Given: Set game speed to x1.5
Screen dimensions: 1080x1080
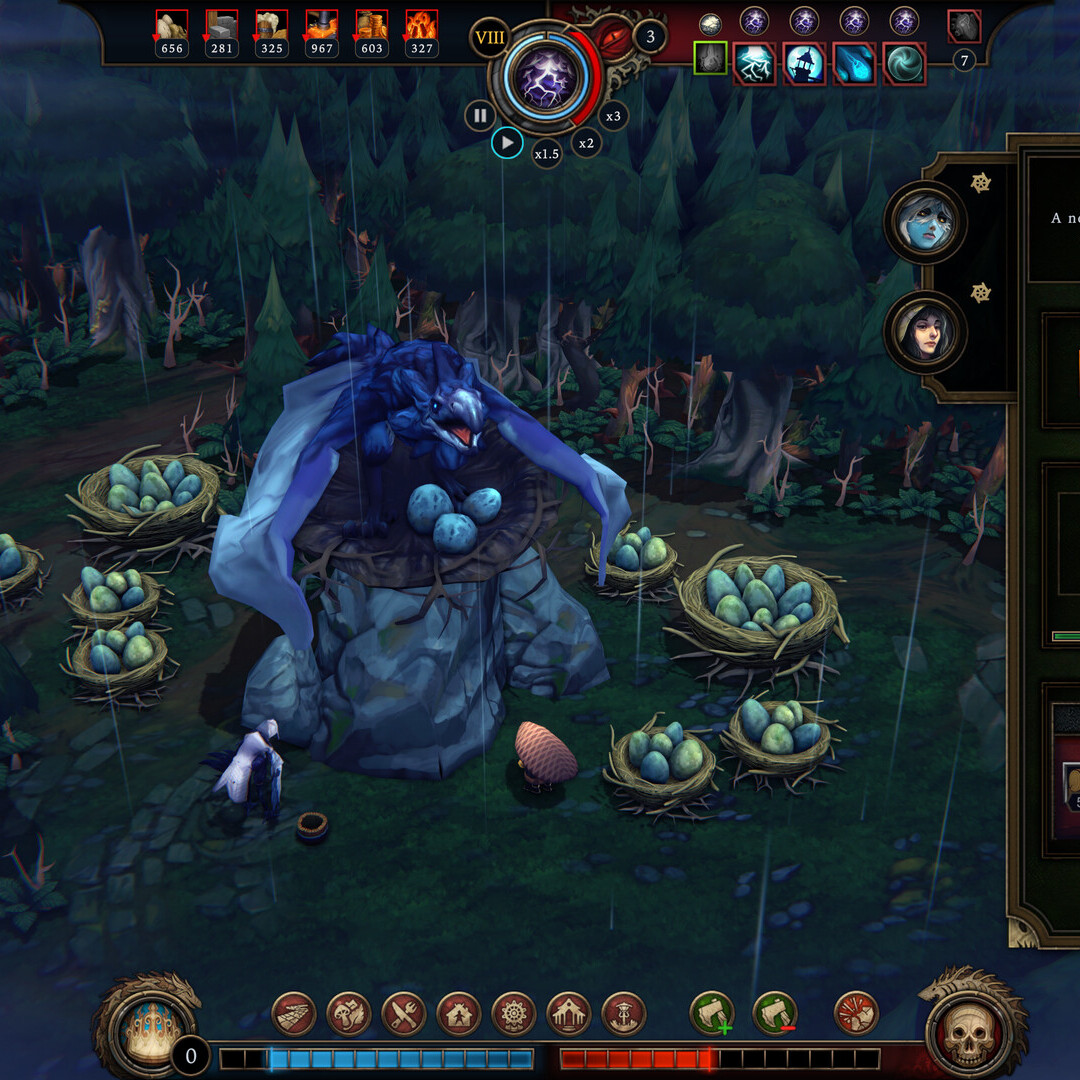Looking at the screenshot, I should [x=546, y=154].
